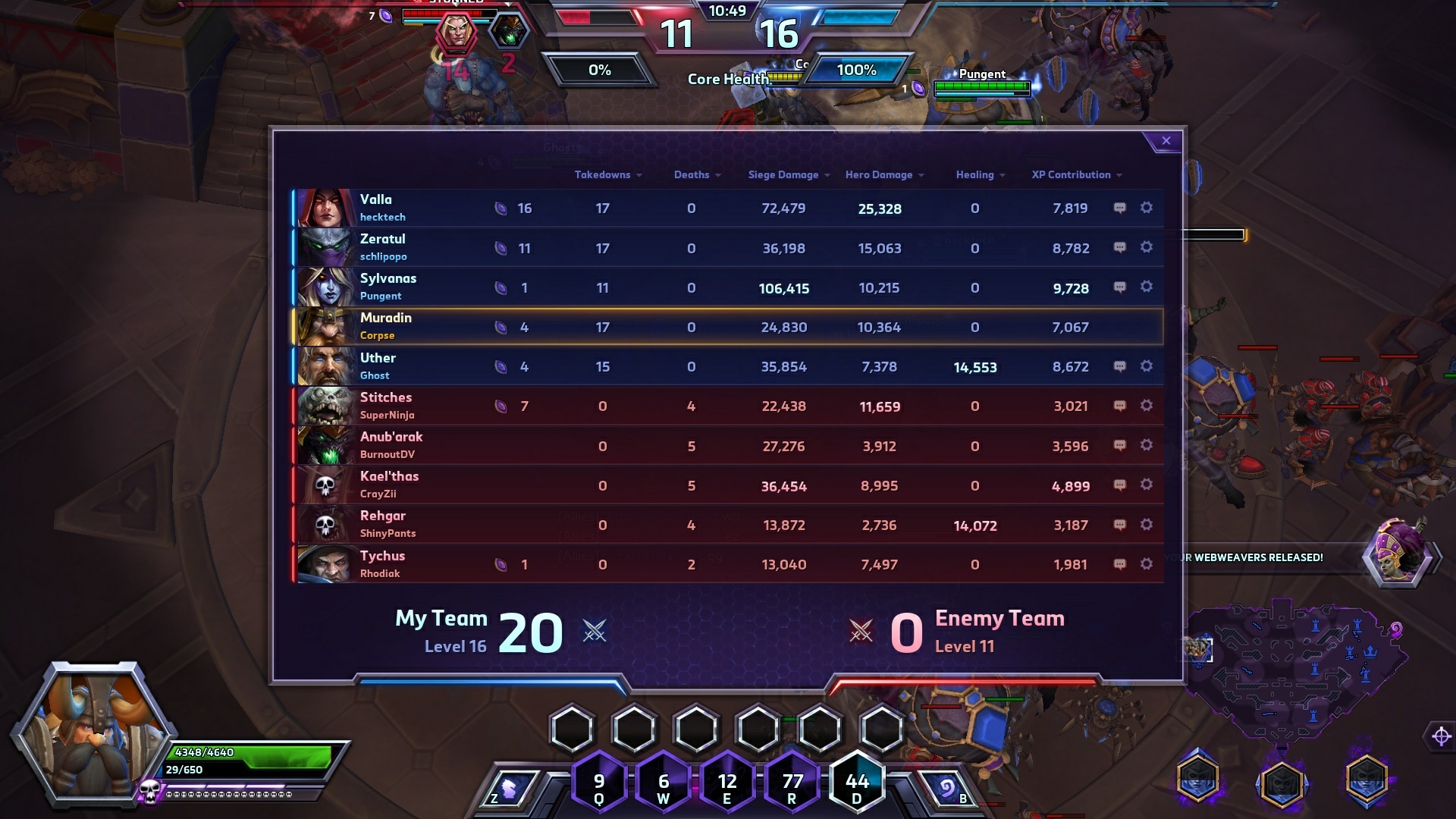Image resolution: width=1456 pixels, height=819 pixels.
Task: Click the gear icon beside Kael'thas
Action: (x=1147, y=485)
